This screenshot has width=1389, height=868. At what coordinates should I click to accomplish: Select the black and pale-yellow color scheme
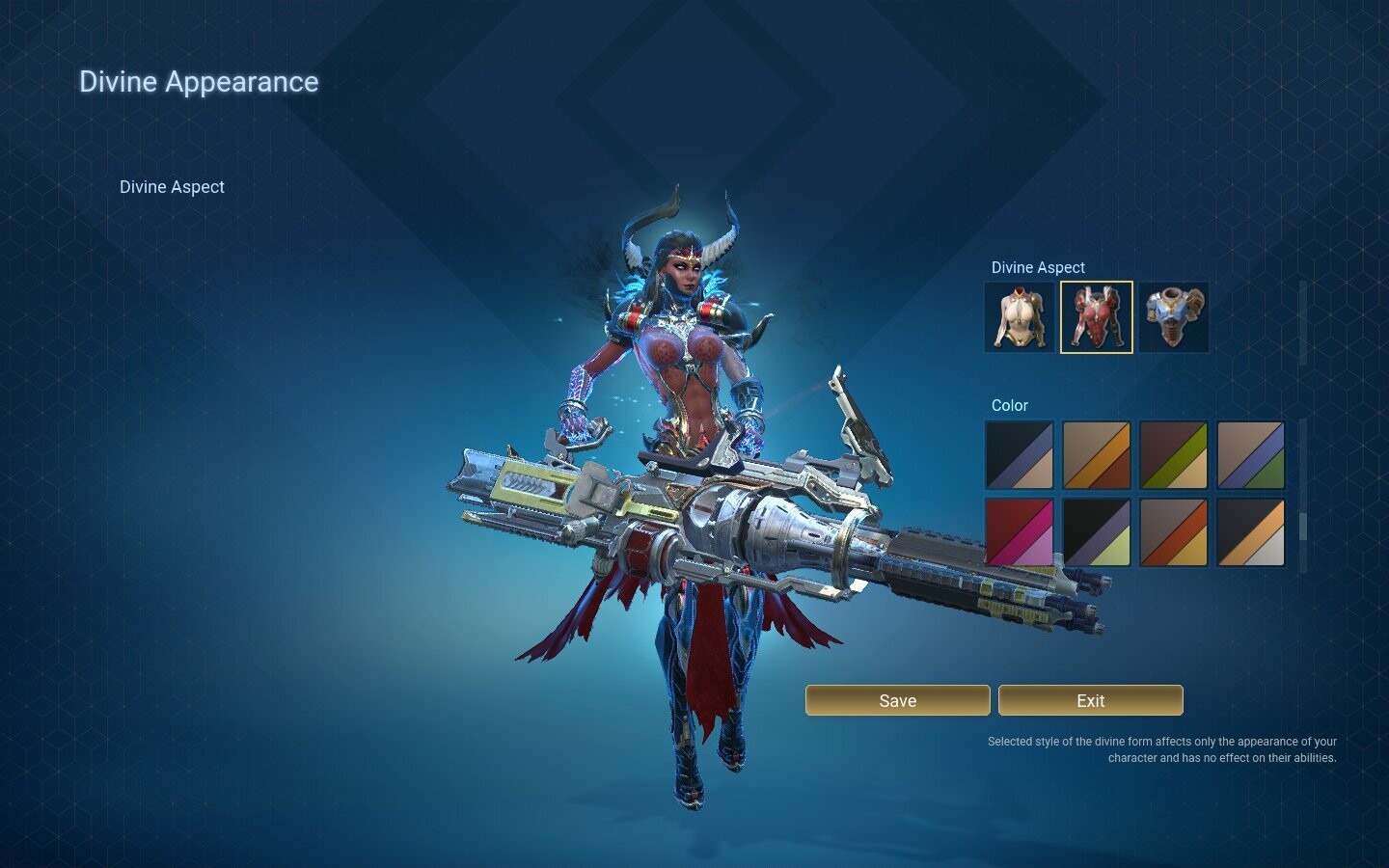coord(1096,531)
